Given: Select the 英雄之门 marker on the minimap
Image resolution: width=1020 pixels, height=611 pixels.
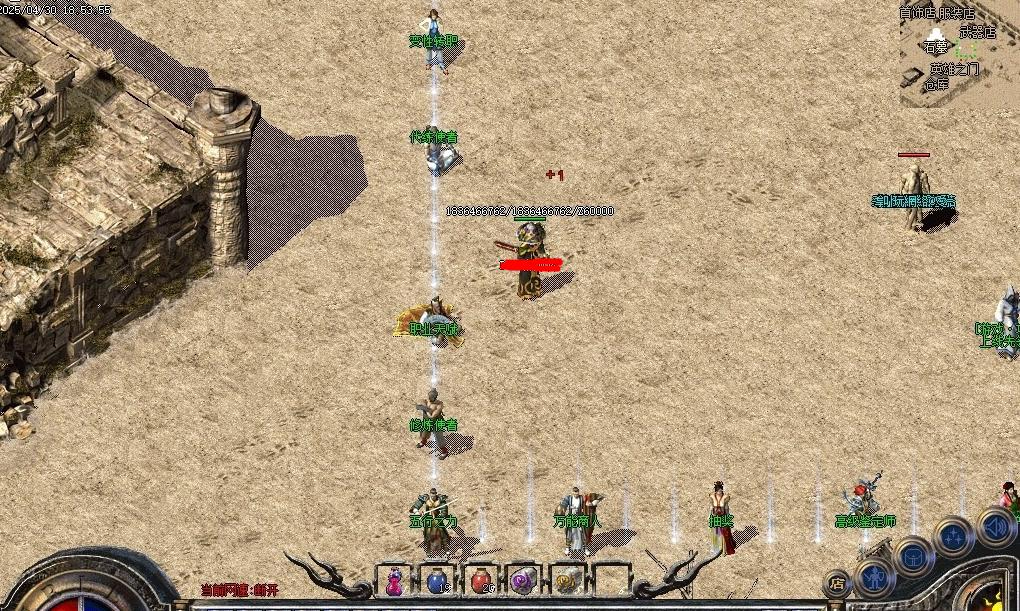Looking at the screenshot, I should coord(954,69).
